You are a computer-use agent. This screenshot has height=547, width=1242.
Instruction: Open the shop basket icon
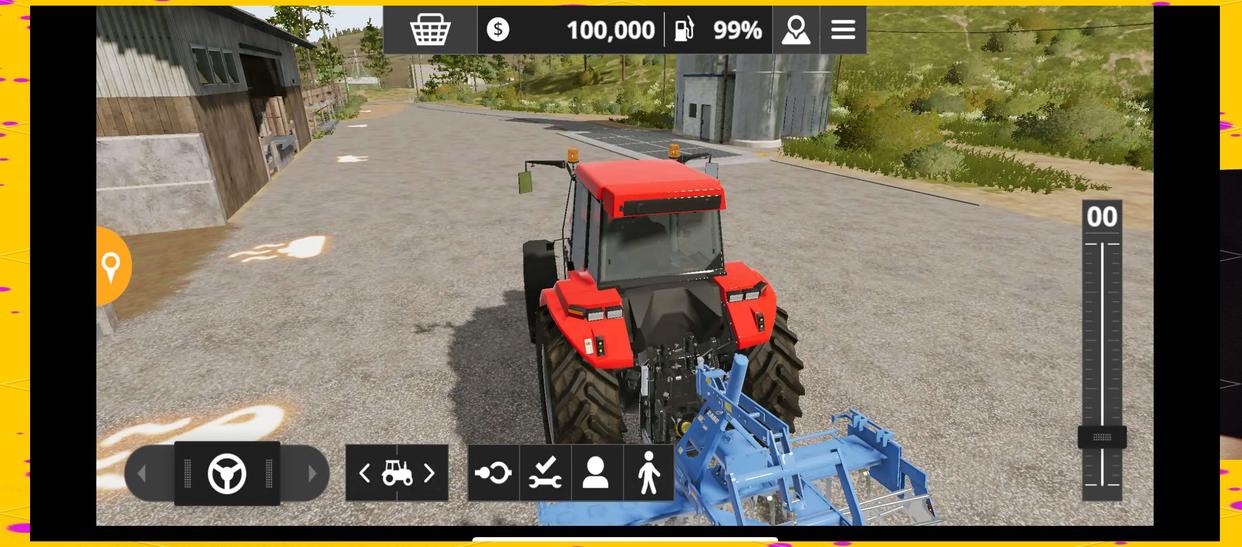[x=430, y=30]
